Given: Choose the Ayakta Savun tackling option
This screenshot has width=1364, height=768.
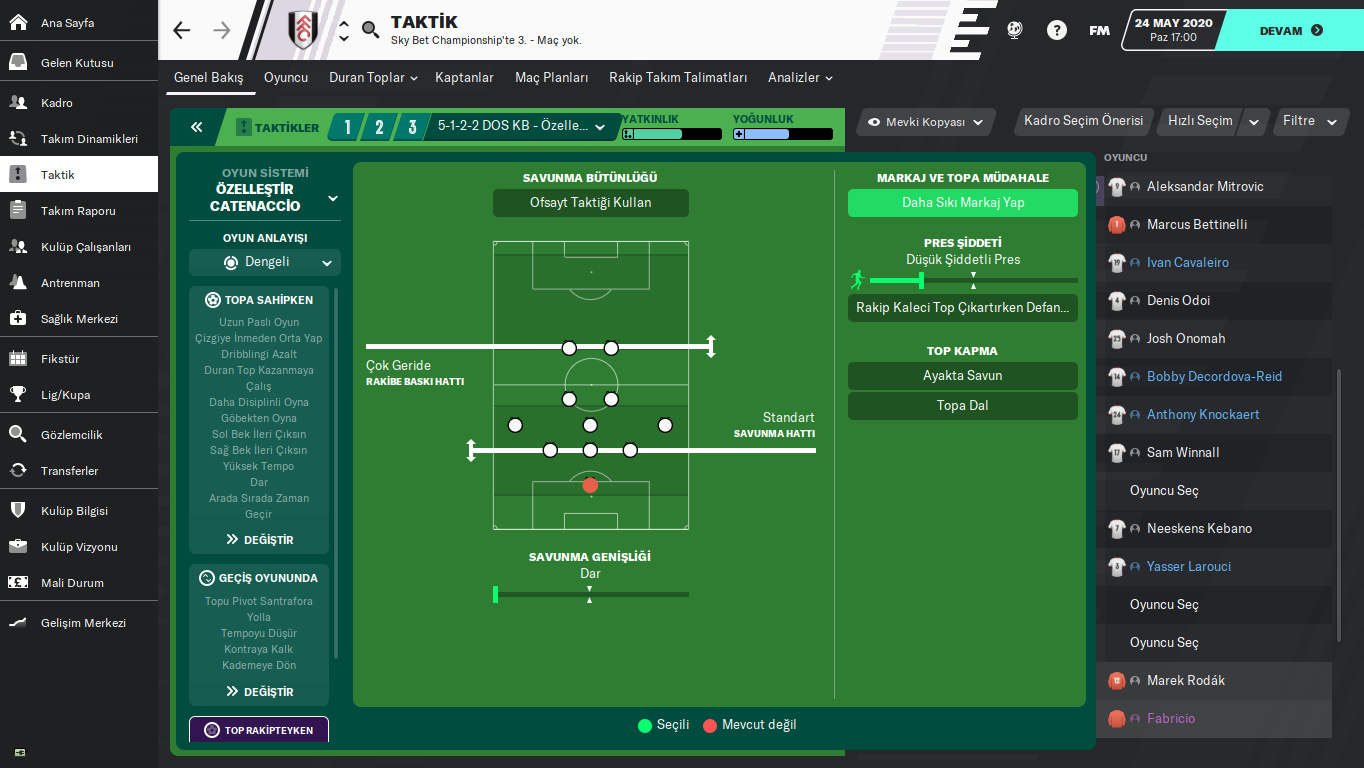Looking at the screenshot, I should click(x=962, y=376).
